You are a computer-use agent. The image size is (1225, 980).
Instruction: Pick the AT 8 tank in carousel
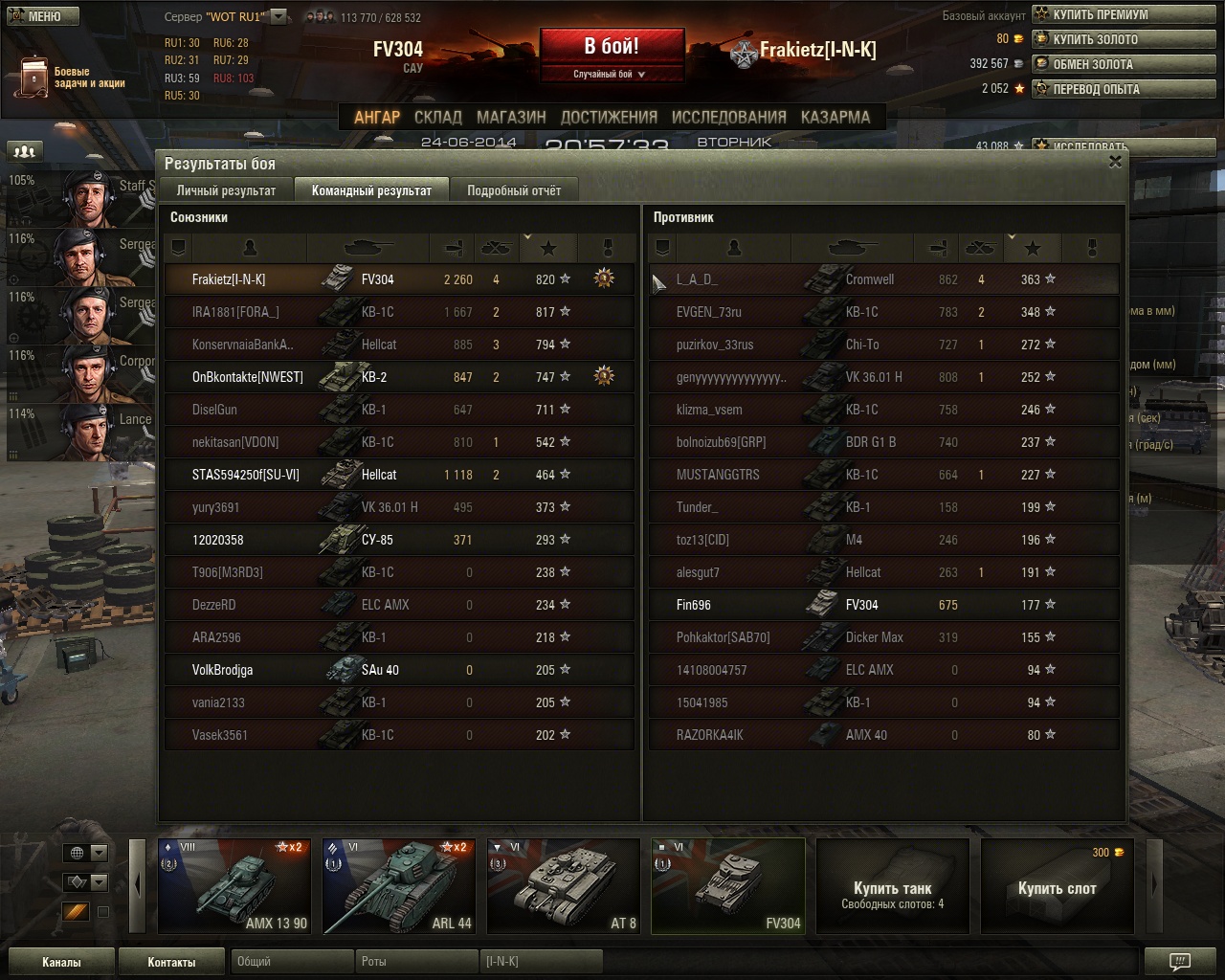tap(564, 886)
